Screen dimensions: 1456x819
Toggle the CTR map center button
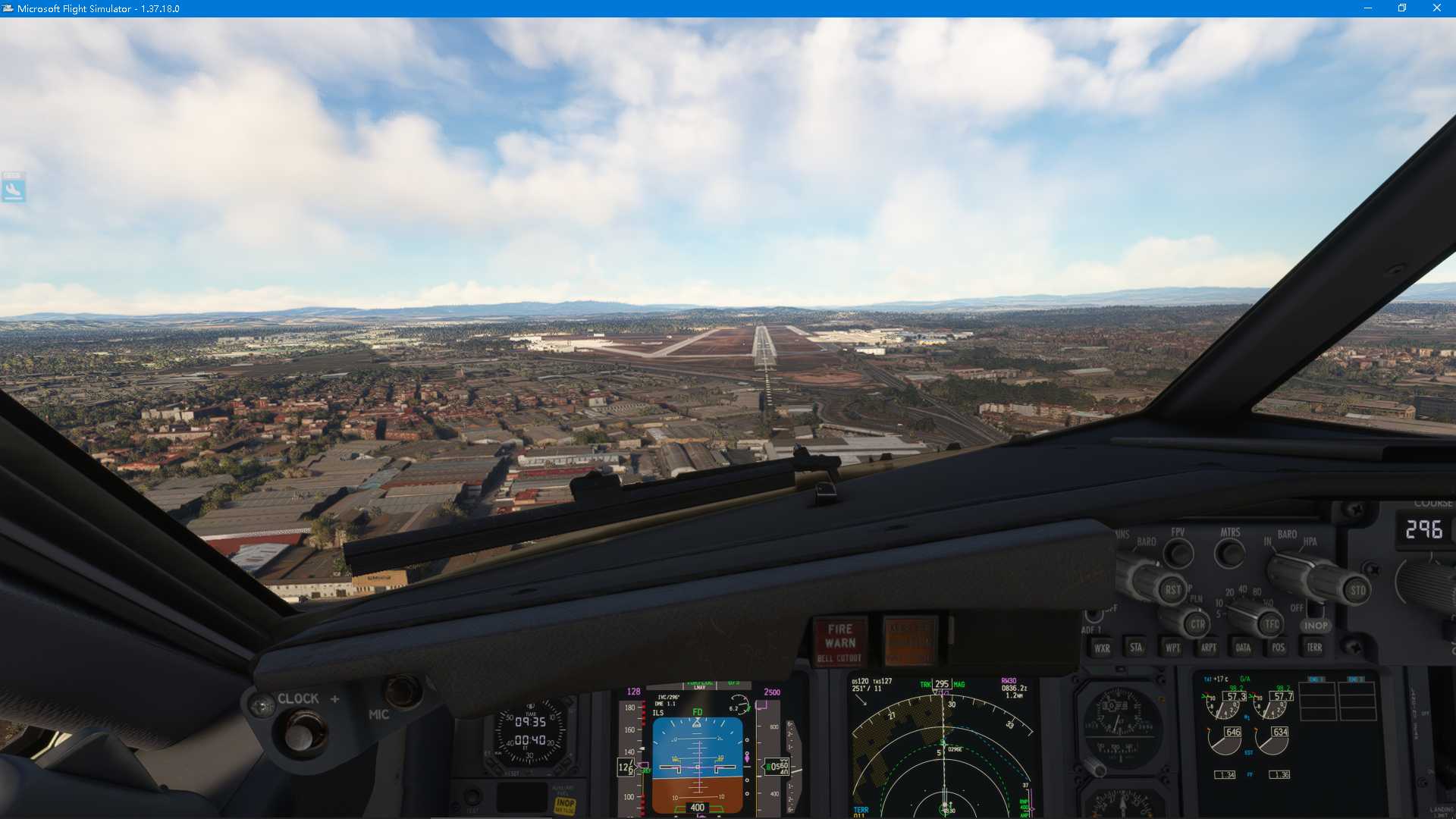click(1198, 623)
